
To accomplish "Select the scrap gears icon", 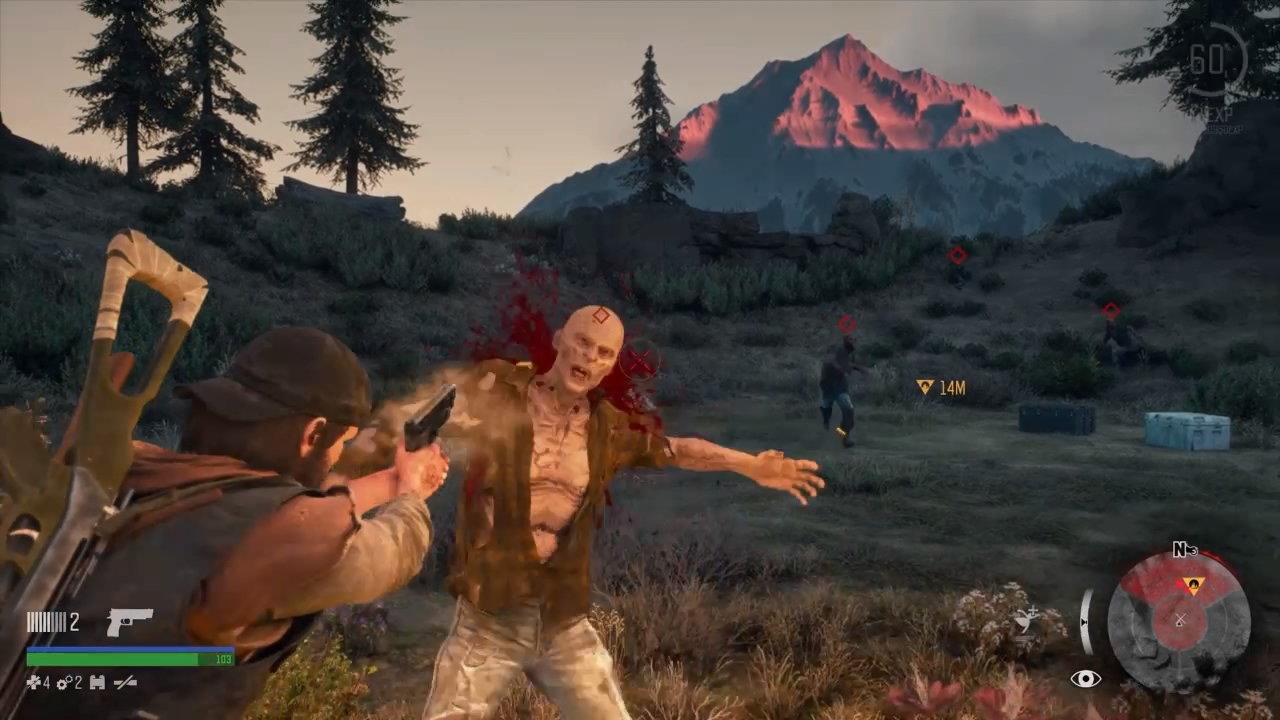I will (x=63, y=683).
